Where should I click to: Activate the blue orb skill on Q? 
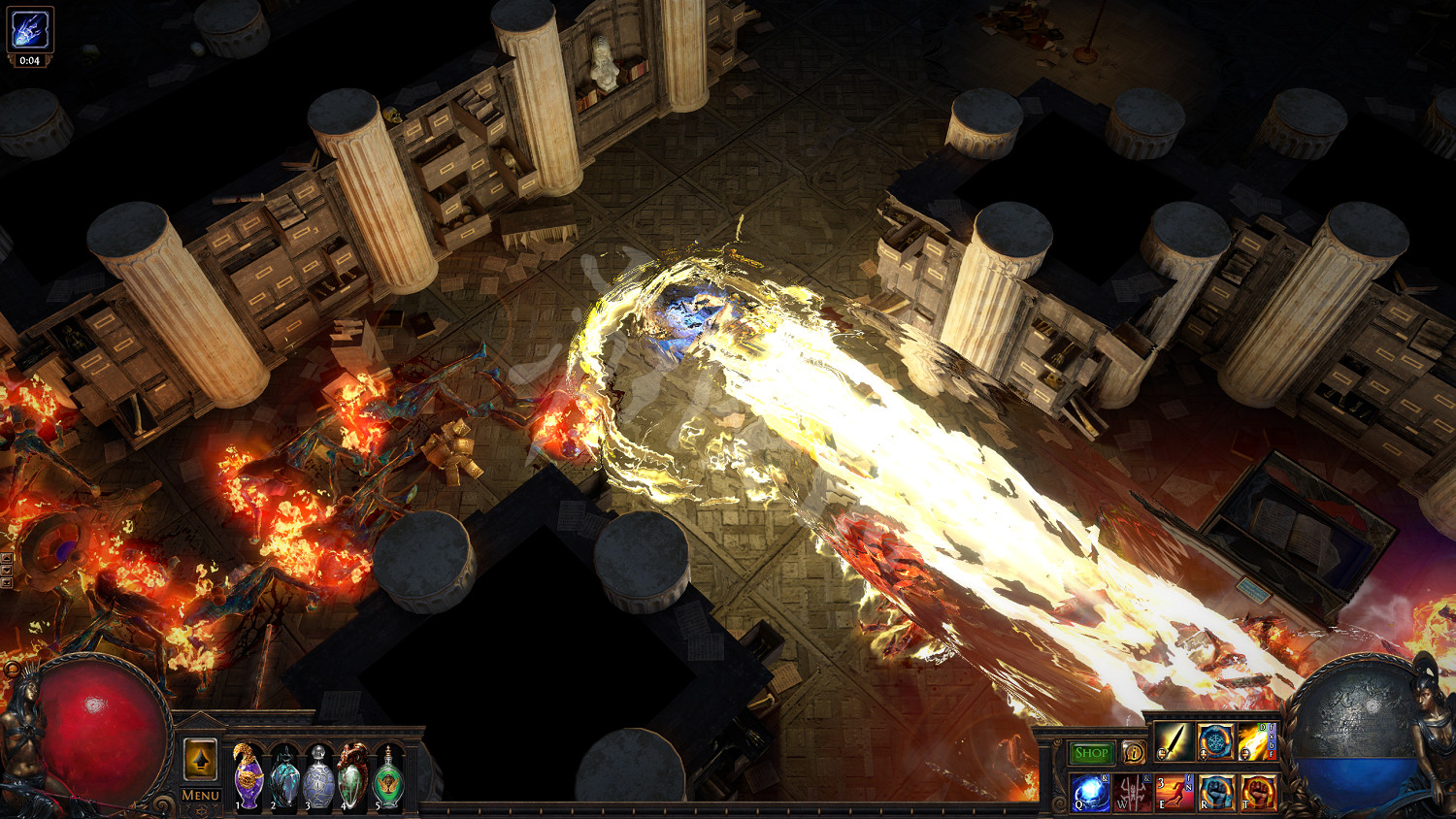coord(1090,792)
